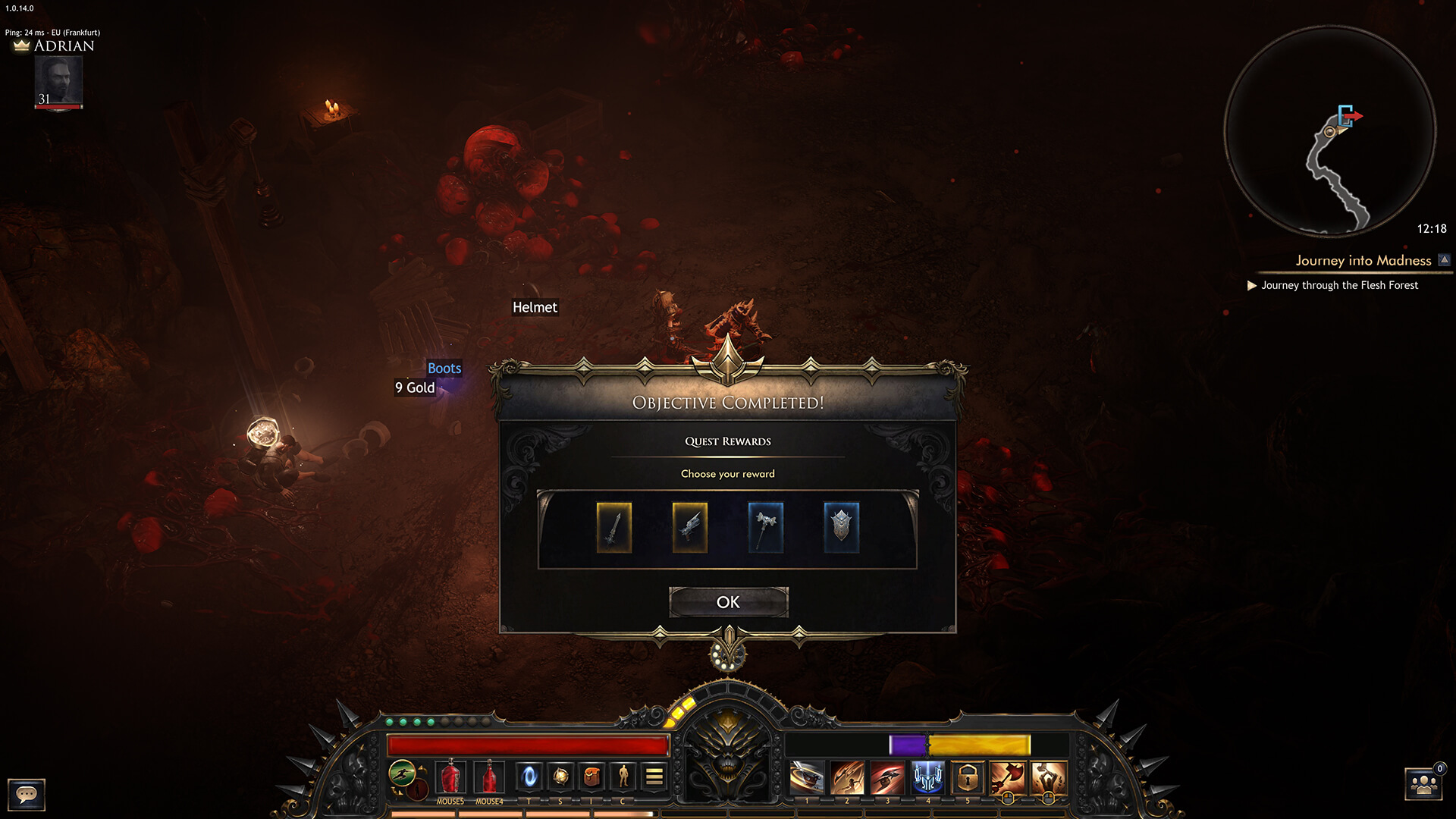Image resolution: width=1456 pixels, height=819 pixels.
Task: Click Adrian's character portrait
Action: (x=58, y=81)
